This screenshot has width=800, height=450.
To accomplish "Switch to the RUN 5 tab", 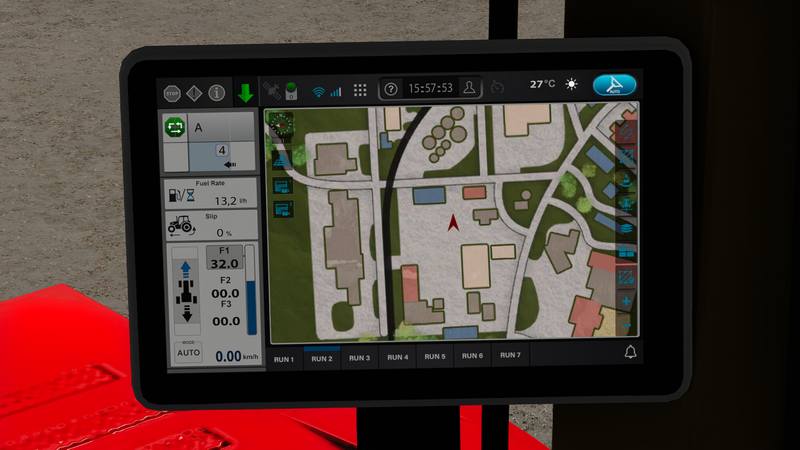I will pyautogui.click(x=435, y=357).
